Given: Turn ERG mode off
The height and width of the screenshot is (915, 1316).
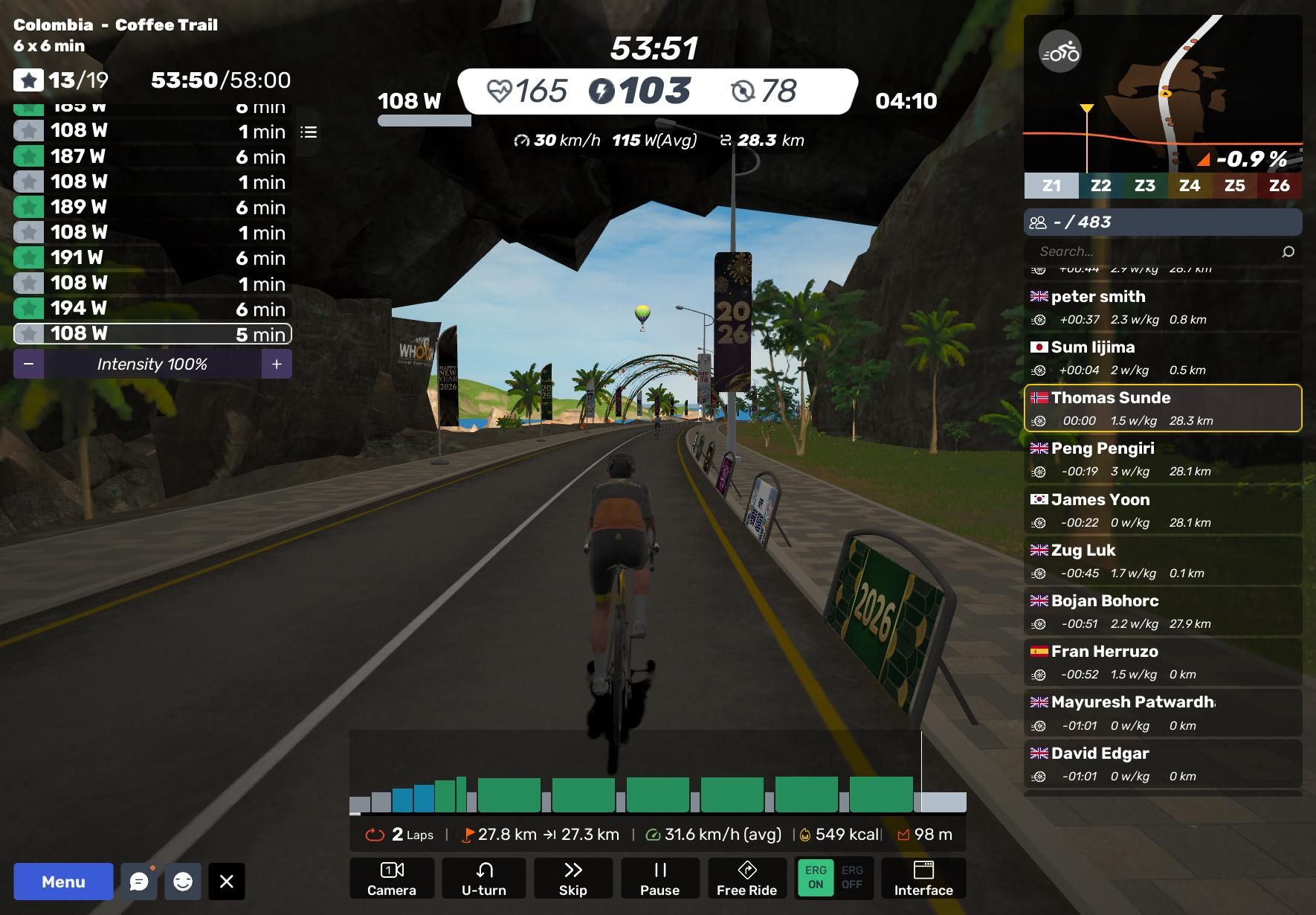Looking at the screenshot, I should pyautogui.click(x=852, y=878).
